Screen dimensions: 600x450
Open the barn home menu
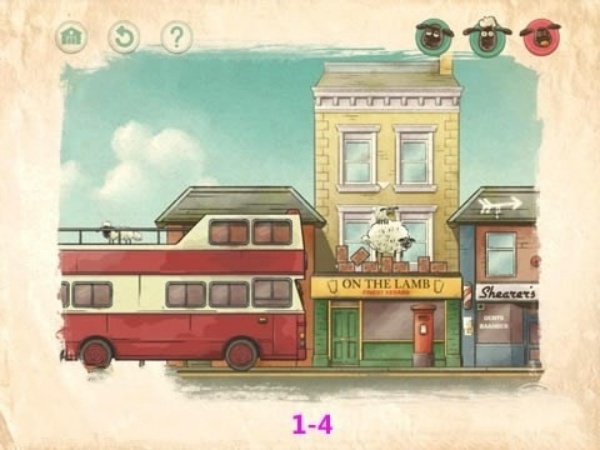[x=71, y=38]
